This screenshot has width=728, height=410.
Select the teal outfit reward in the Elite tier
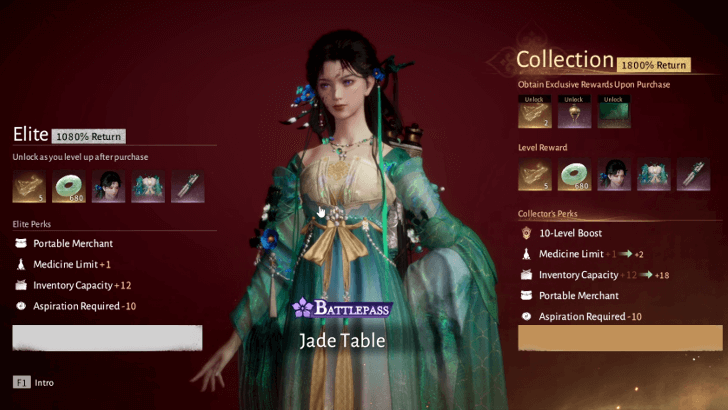pos(148,186)
